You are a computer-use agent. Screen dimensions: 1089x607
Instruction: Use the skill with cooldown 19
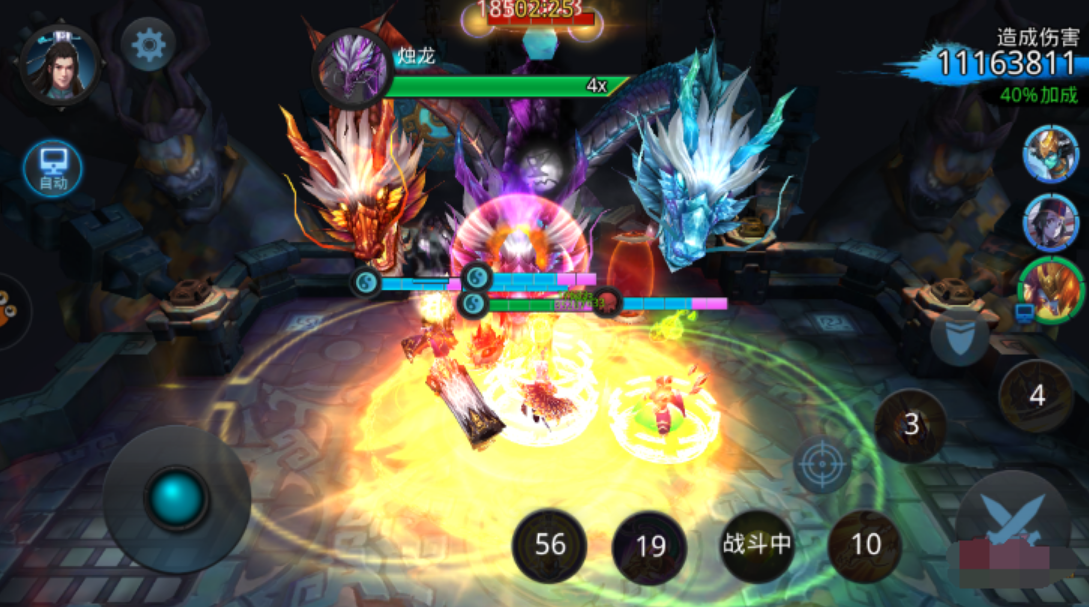[650, 546]
